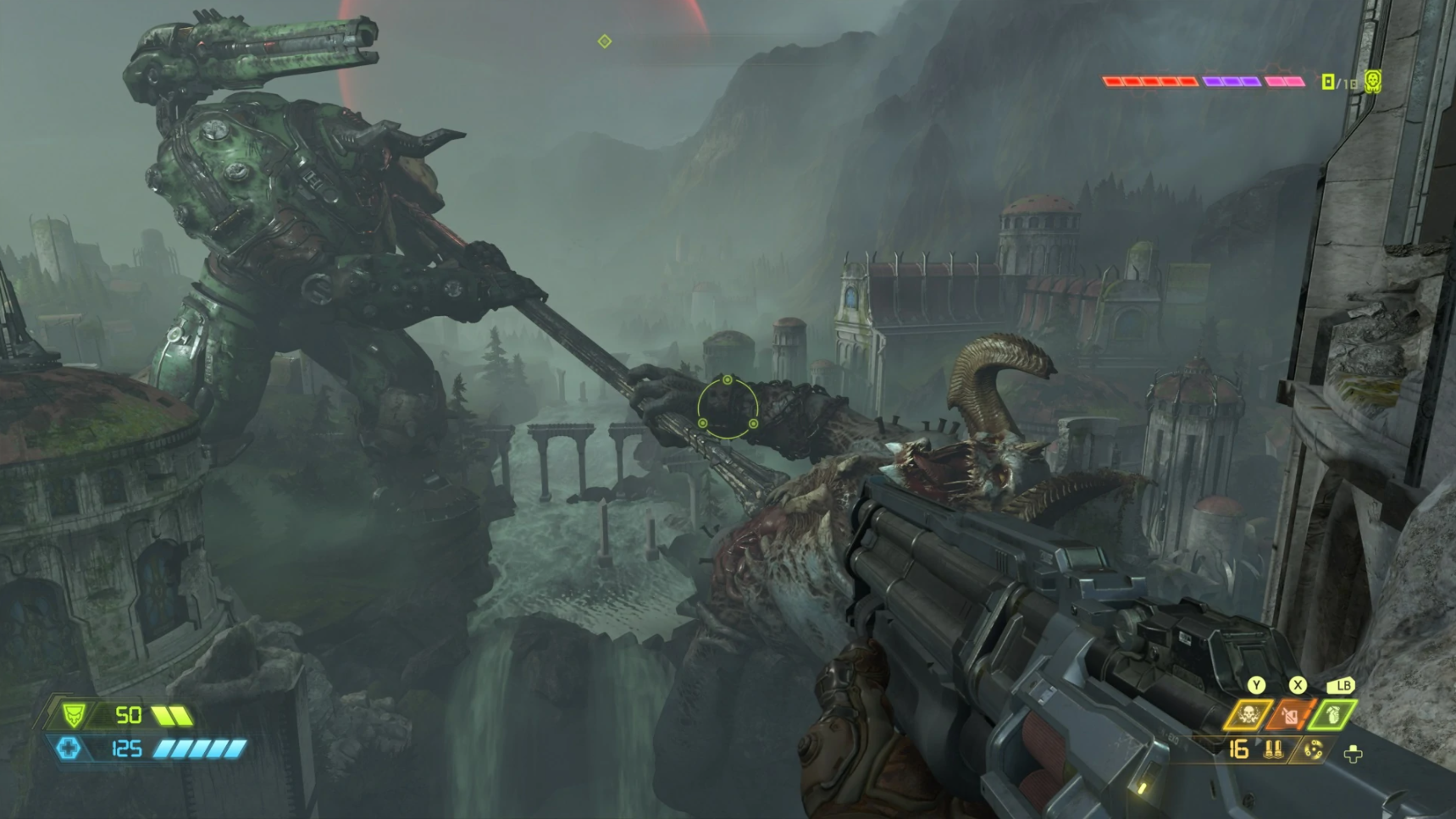Select the shotgun shells ammo icon
Screen dimensions: 1456x819
pos(1273,750)
